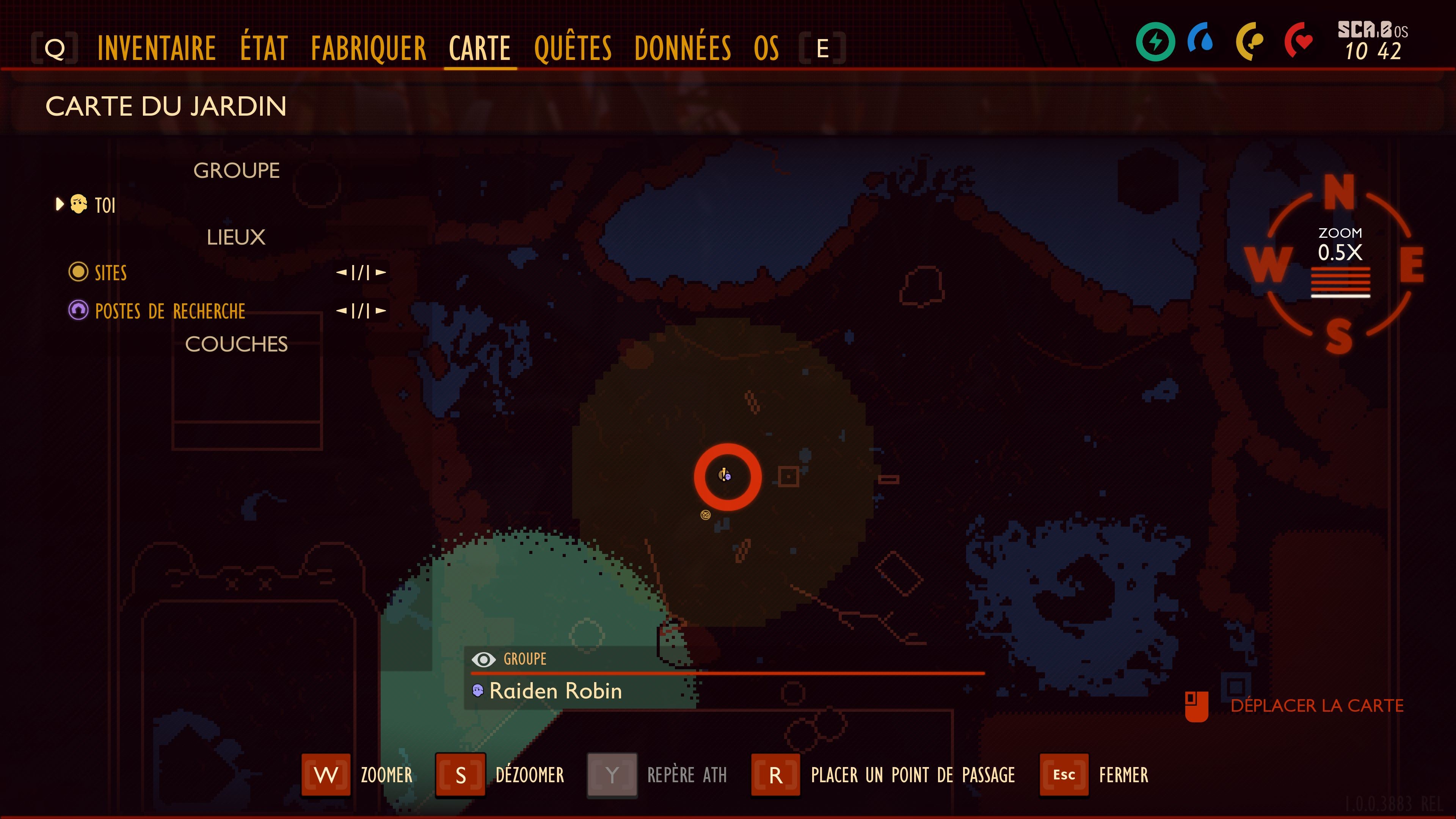Viewport: 1456px width, 819px height.
Task: Cycle Sites to the previous entry
Action: (x=341, y=273)
